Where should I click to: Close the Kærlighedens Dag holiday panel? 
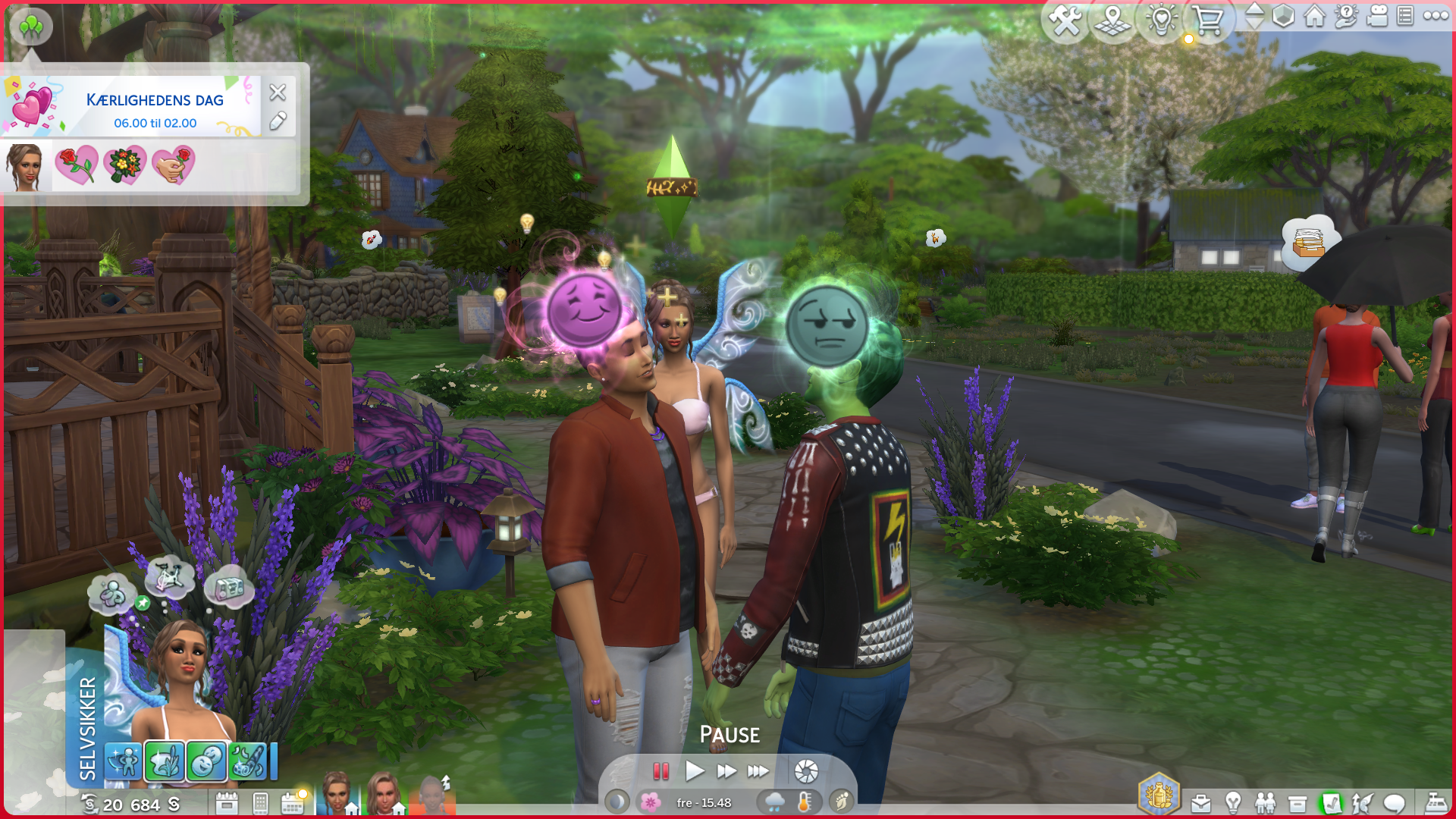278,93
